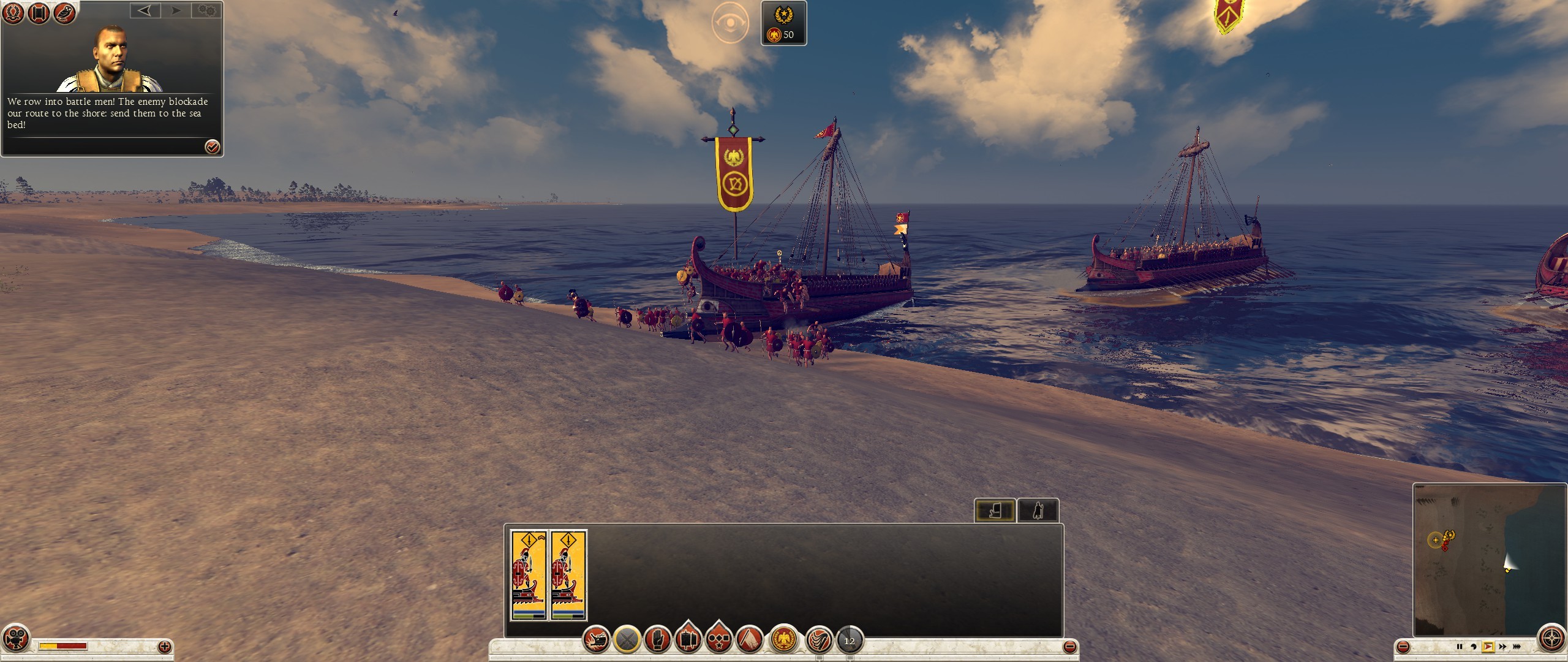This screenshot has height=662, width=1568.
Task: Show the previous advisor message
Action: [x=145, y=10]
